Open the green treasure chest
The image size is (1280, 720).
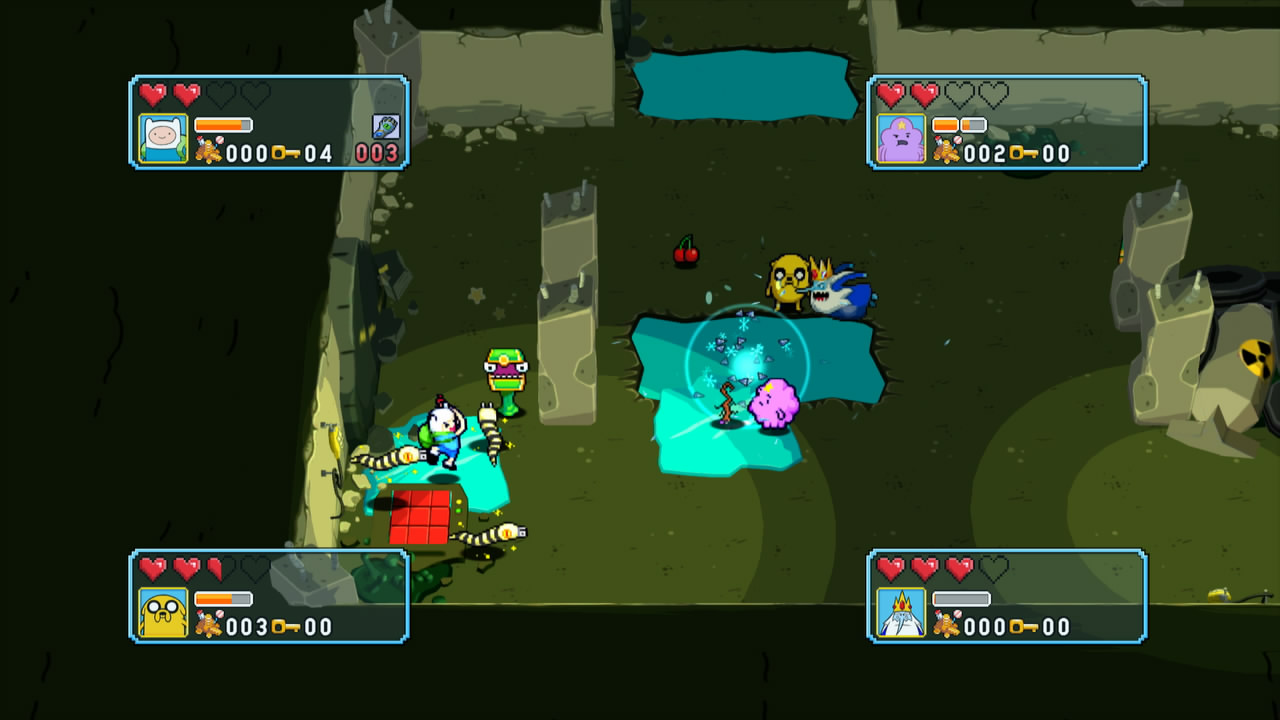point(507,368)
